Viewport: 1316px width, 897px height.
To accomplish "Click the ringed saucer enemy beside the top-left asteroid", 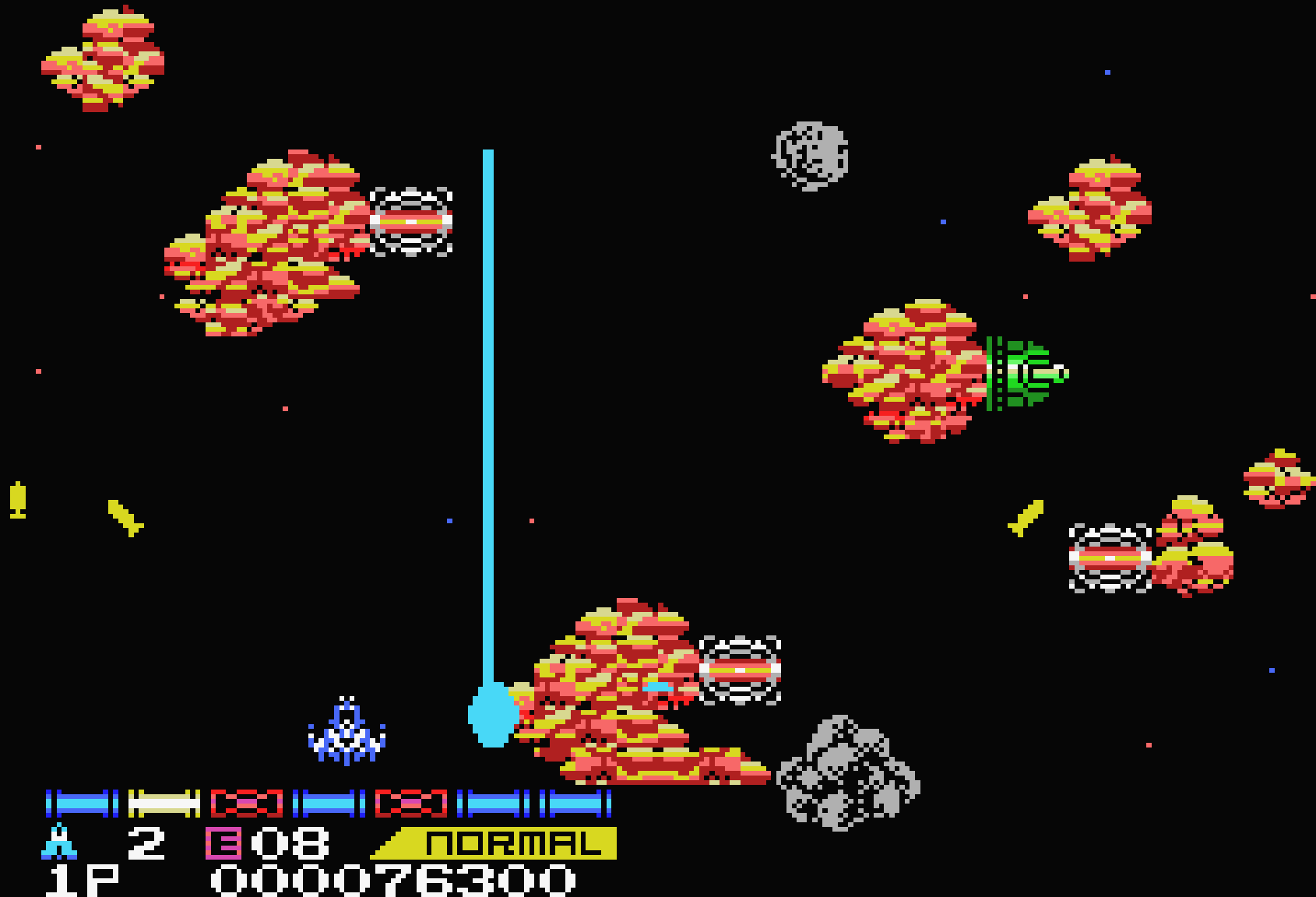I will point(413,223).
